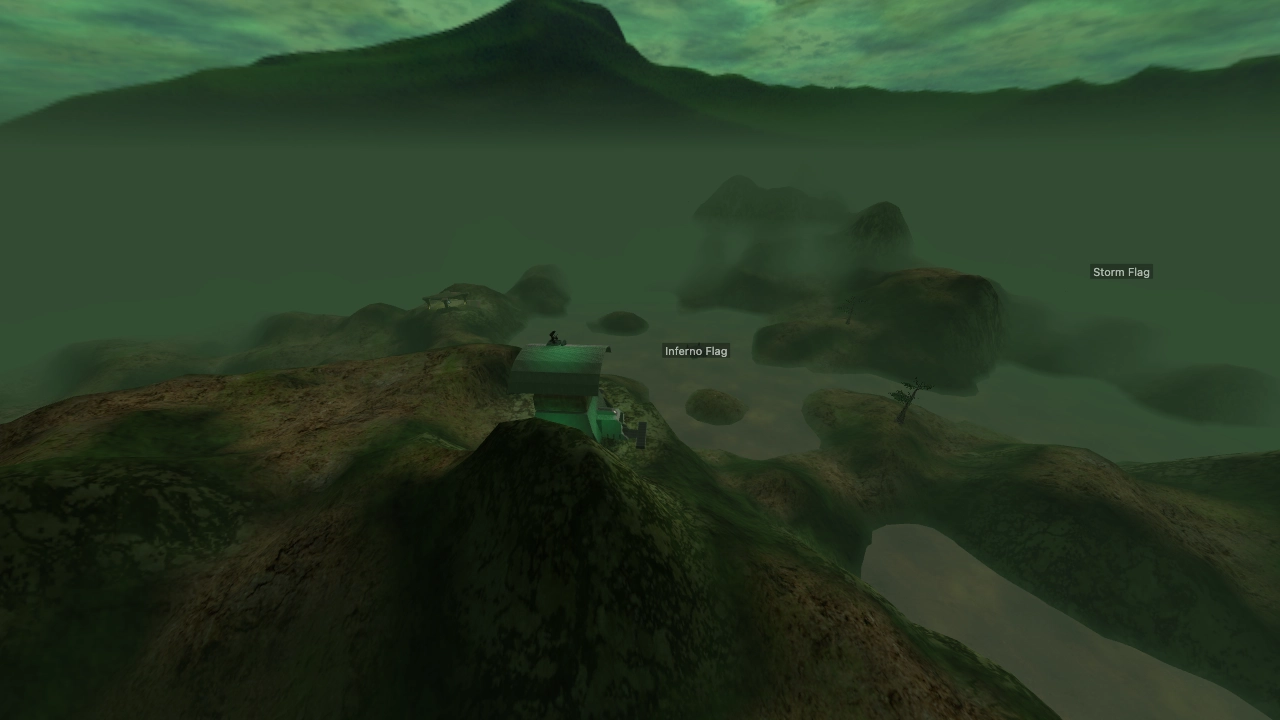Click the Inferno Flag waypoint label
The height and width of the screenshot is (720, 1280).
coord(696,350)
